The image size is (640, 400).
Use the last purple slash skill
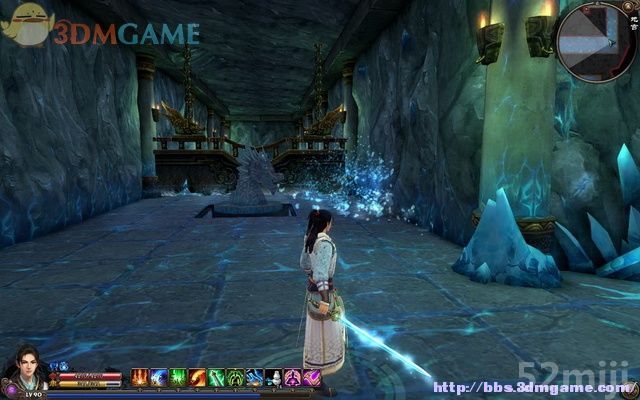click(x=311, y=377)
